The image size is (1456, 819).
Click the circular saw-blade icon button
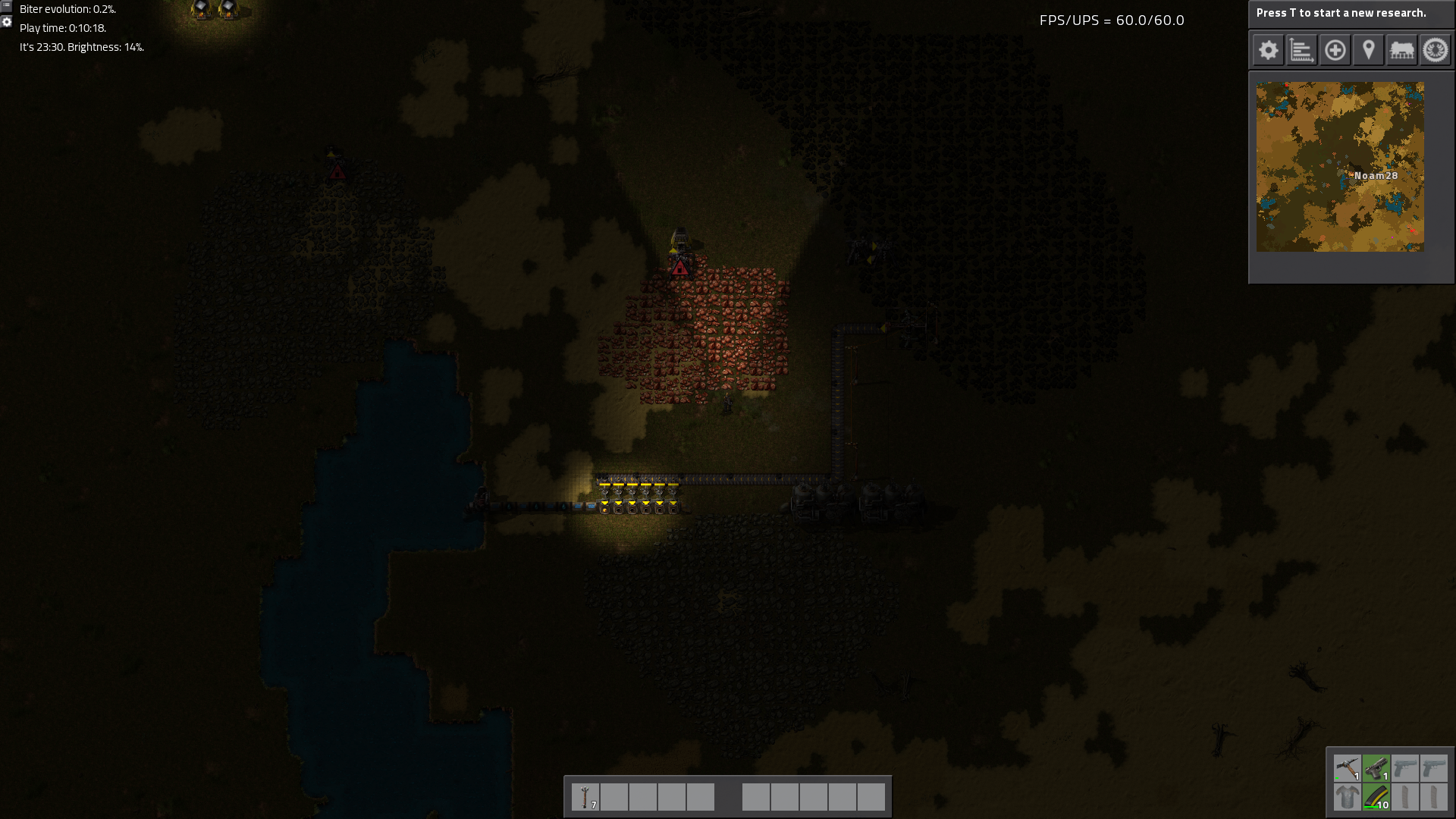pyautogui.click(x=1435, y=51)
